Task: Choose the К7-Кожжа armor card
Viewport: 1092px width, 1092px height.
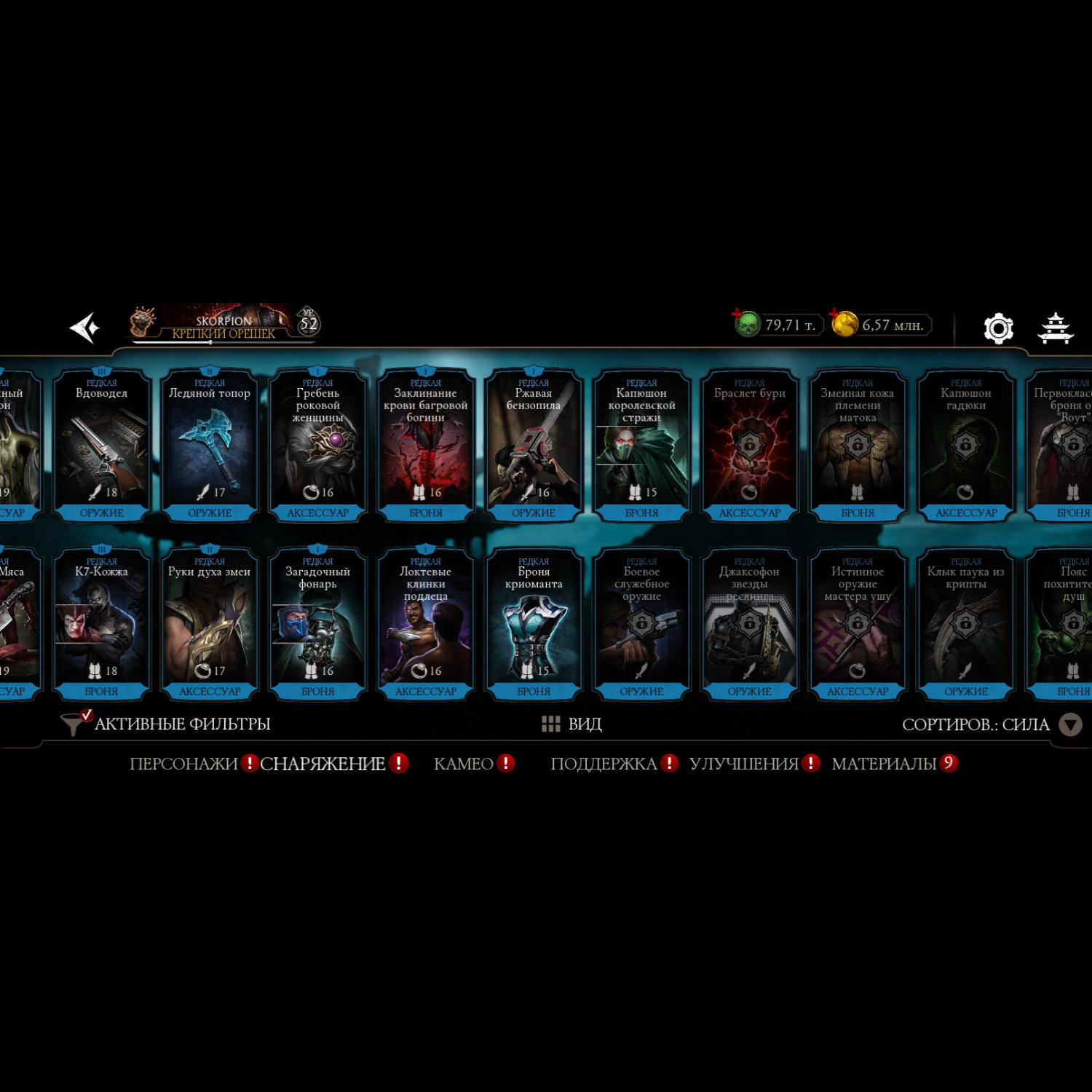Action: (x=102, y=624)
